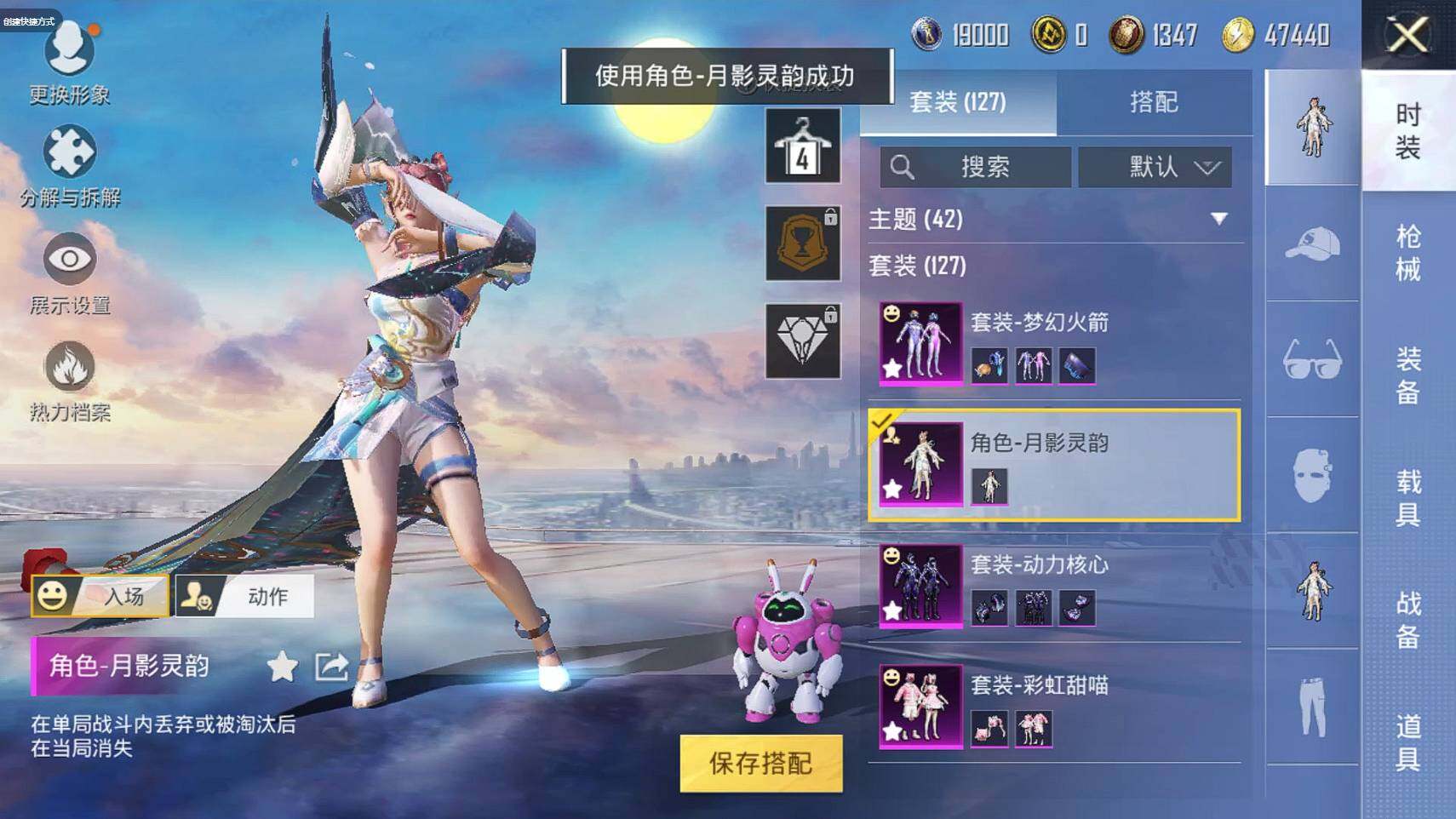1456x819 pixels.
Task: Open the wardrobe preset hanger icon
Action: [802, 146]
